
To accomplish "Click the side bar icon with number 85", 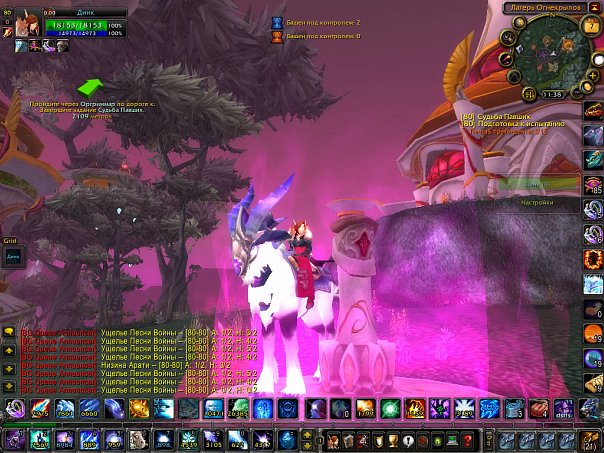I will 593,184.
